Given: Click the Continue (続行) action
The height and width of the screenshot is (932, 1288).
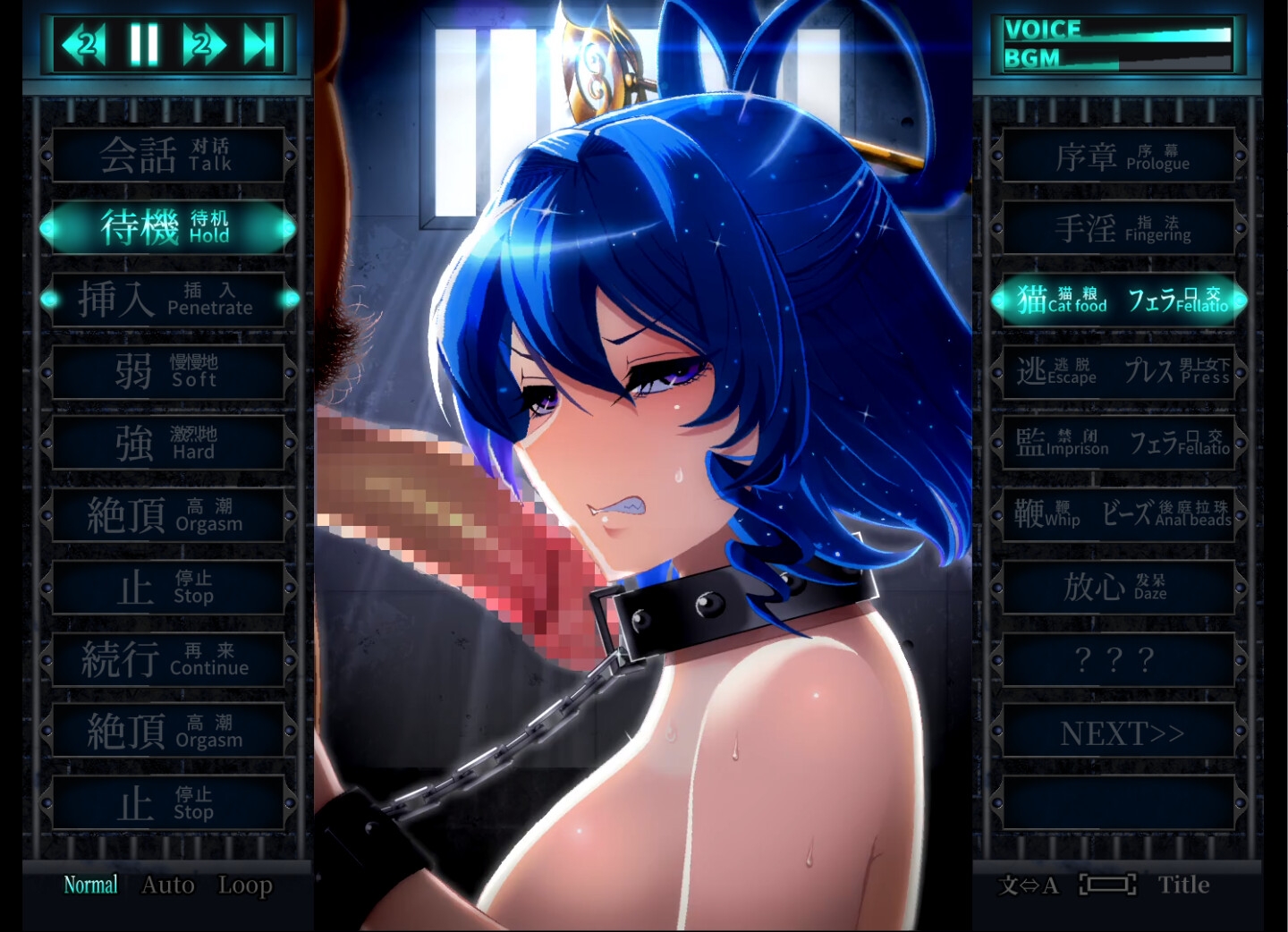Looking at the screenshot, I should (168, 660).
